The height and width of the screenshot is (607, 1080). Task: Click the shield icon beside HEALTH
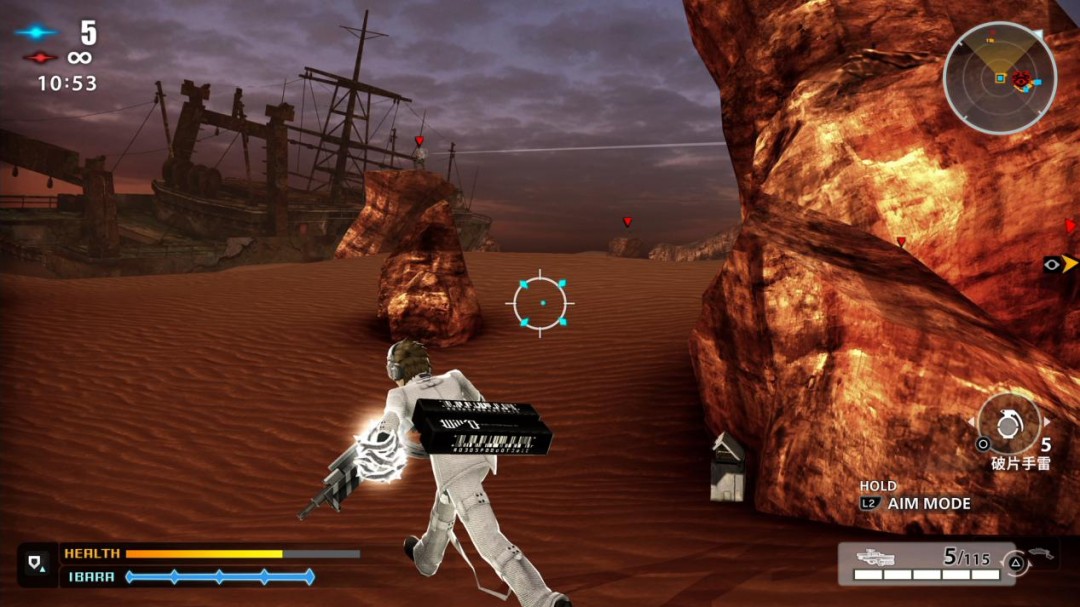38,564
